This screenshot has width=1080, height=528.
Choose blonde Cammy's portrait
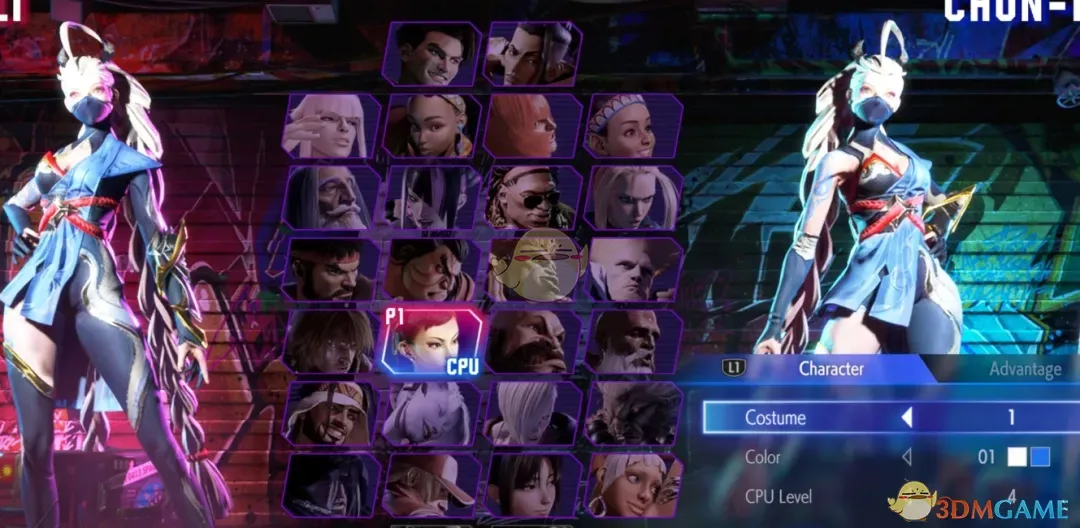pos(632,198)
